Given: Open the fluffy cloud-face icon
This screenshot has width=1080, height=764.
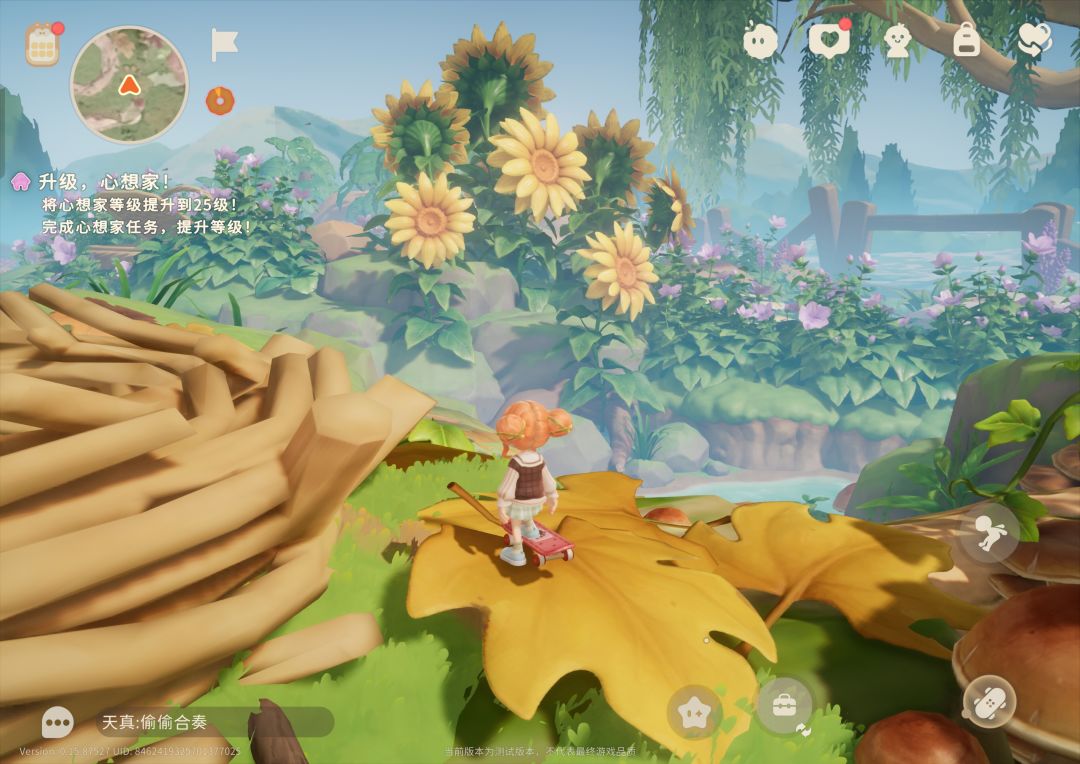Looking at the screenshot, I should [760, 41].
